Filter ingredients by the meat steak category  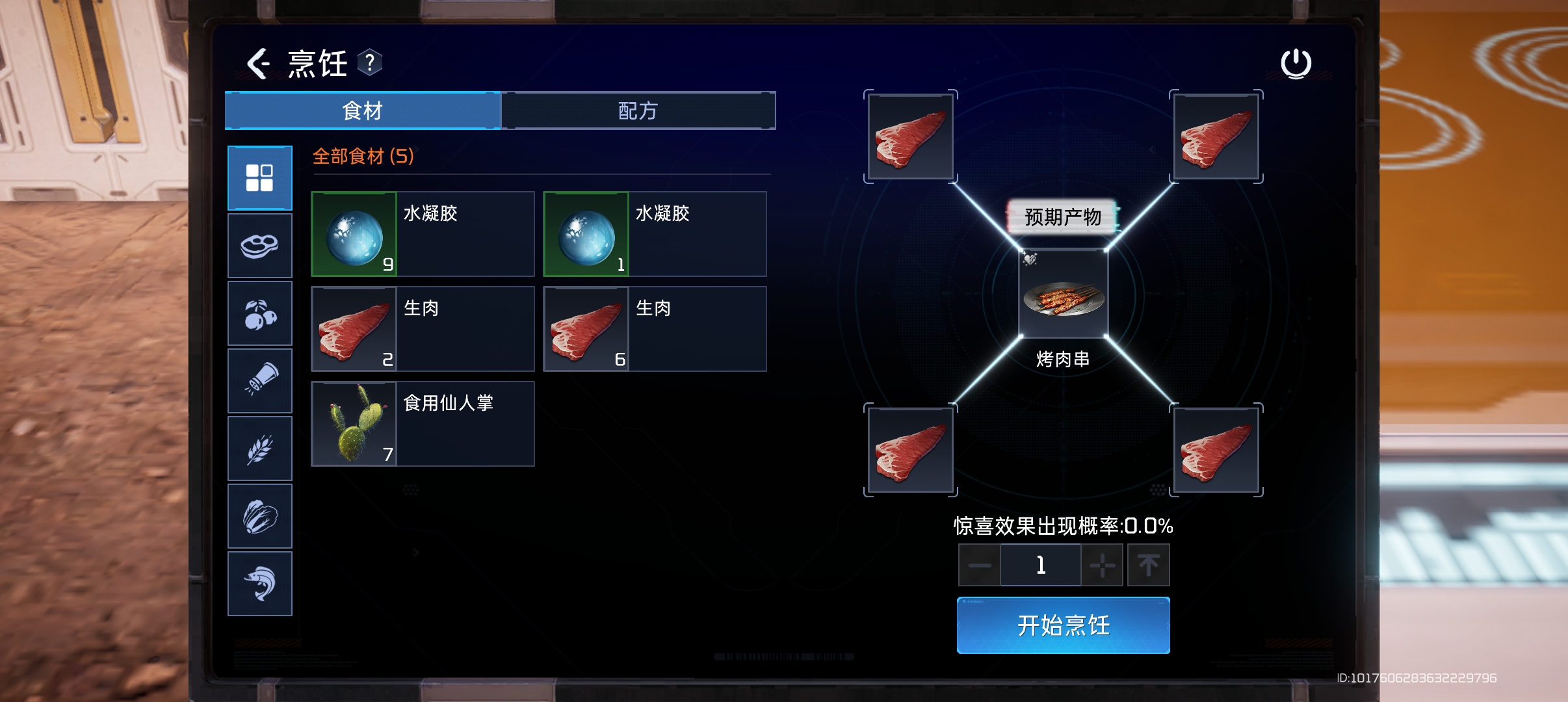coord(259,246)
